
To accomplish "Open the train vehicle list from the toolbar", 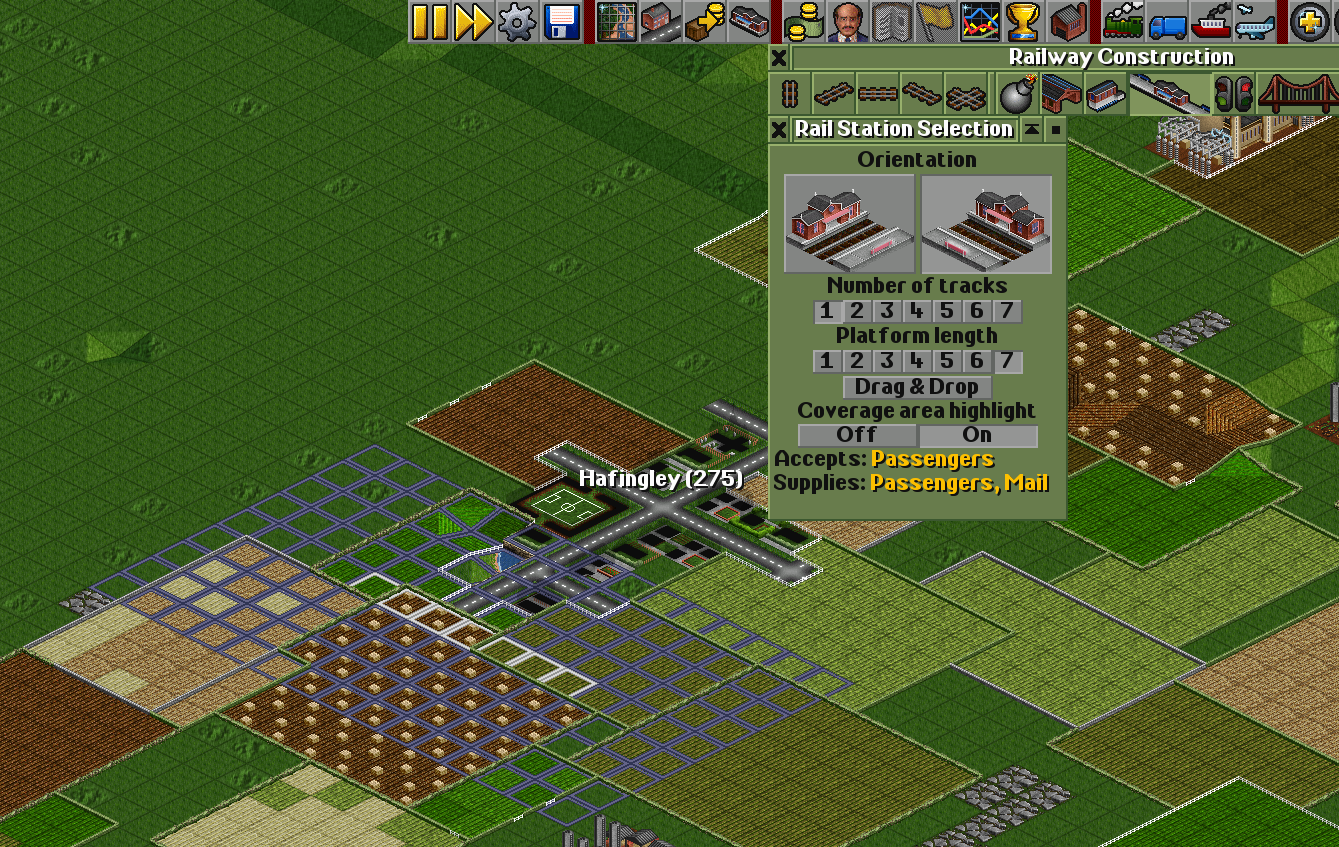I will [1124, 21].
